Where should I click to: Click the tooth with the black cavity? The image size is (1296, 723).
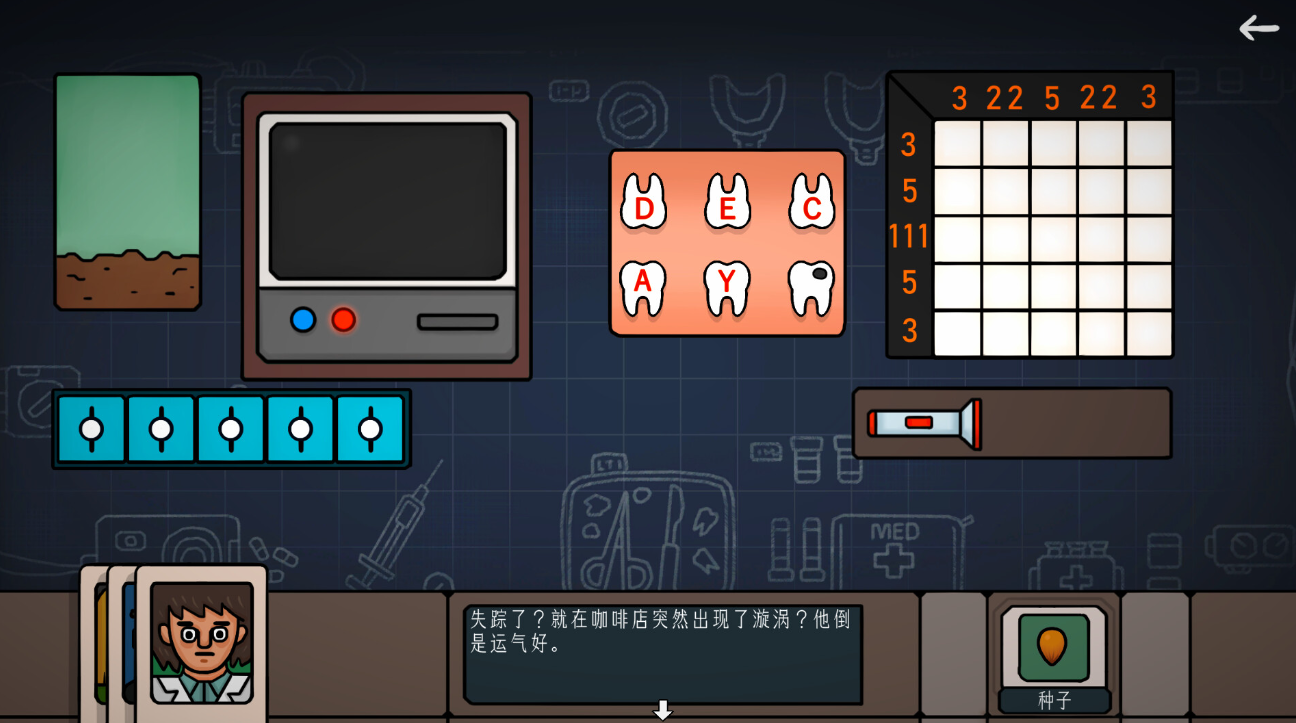(x=812, y=285)
